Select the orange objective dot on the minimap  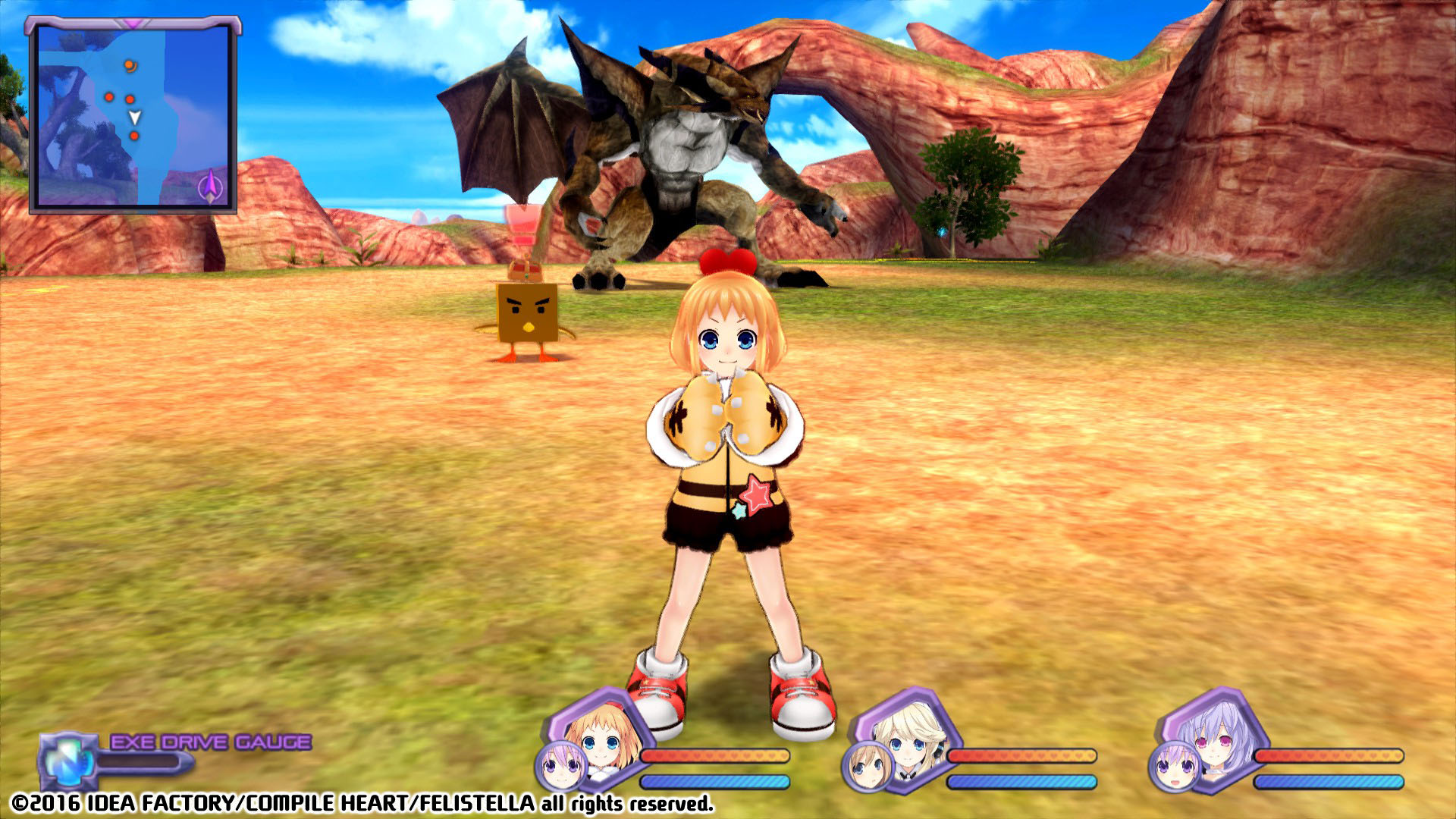click(128, 64)
